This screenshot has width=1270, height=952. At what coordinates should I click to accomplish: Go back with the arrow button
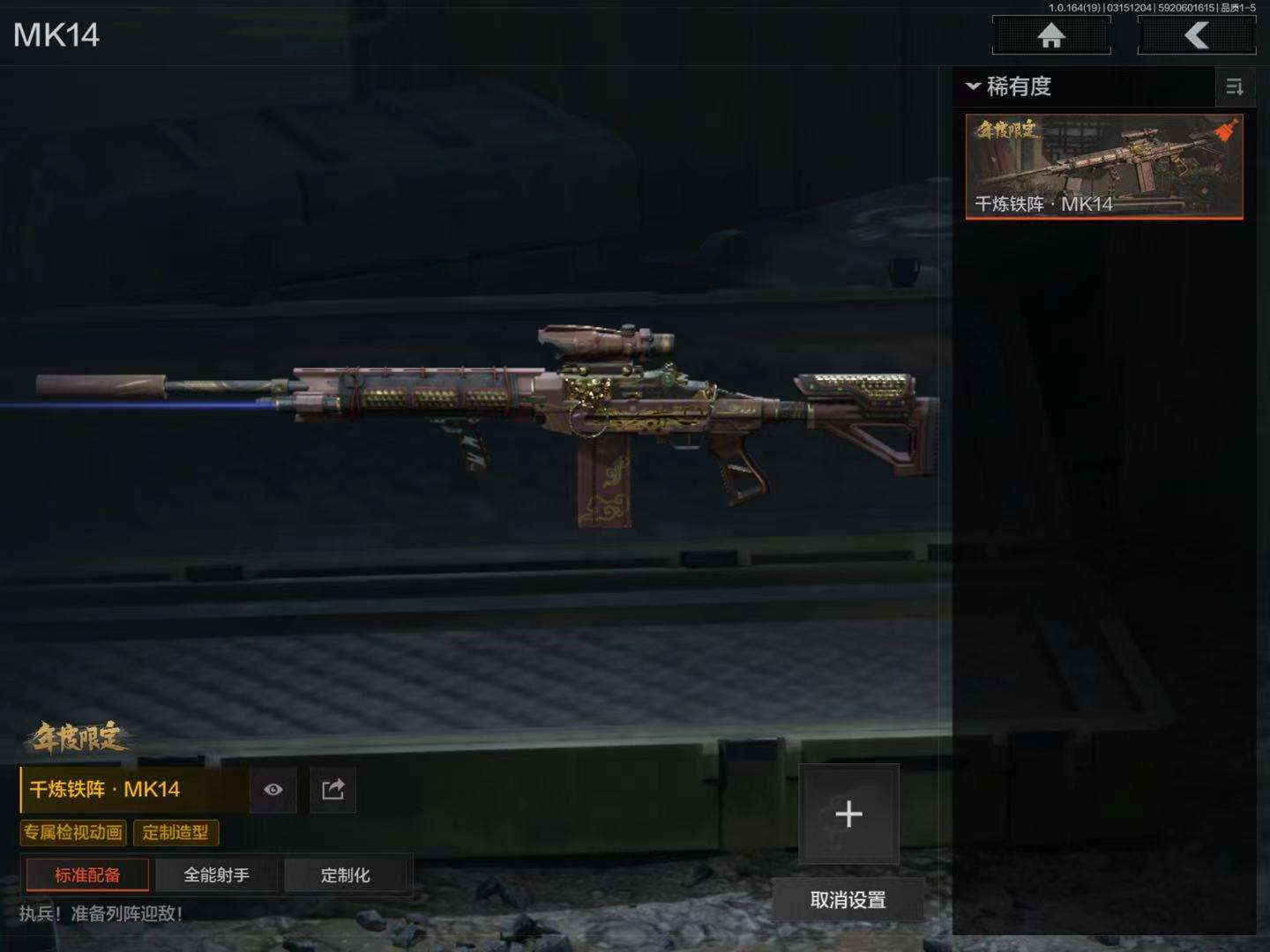1196,36
